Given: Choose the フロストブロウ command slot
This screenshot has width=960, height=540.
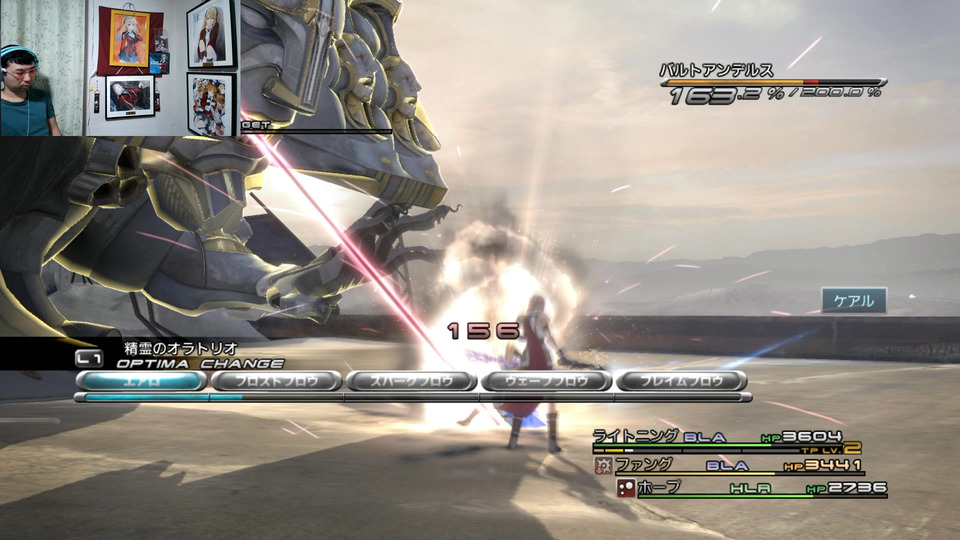Looking at the screenshot, I should [x=276, y=381].
